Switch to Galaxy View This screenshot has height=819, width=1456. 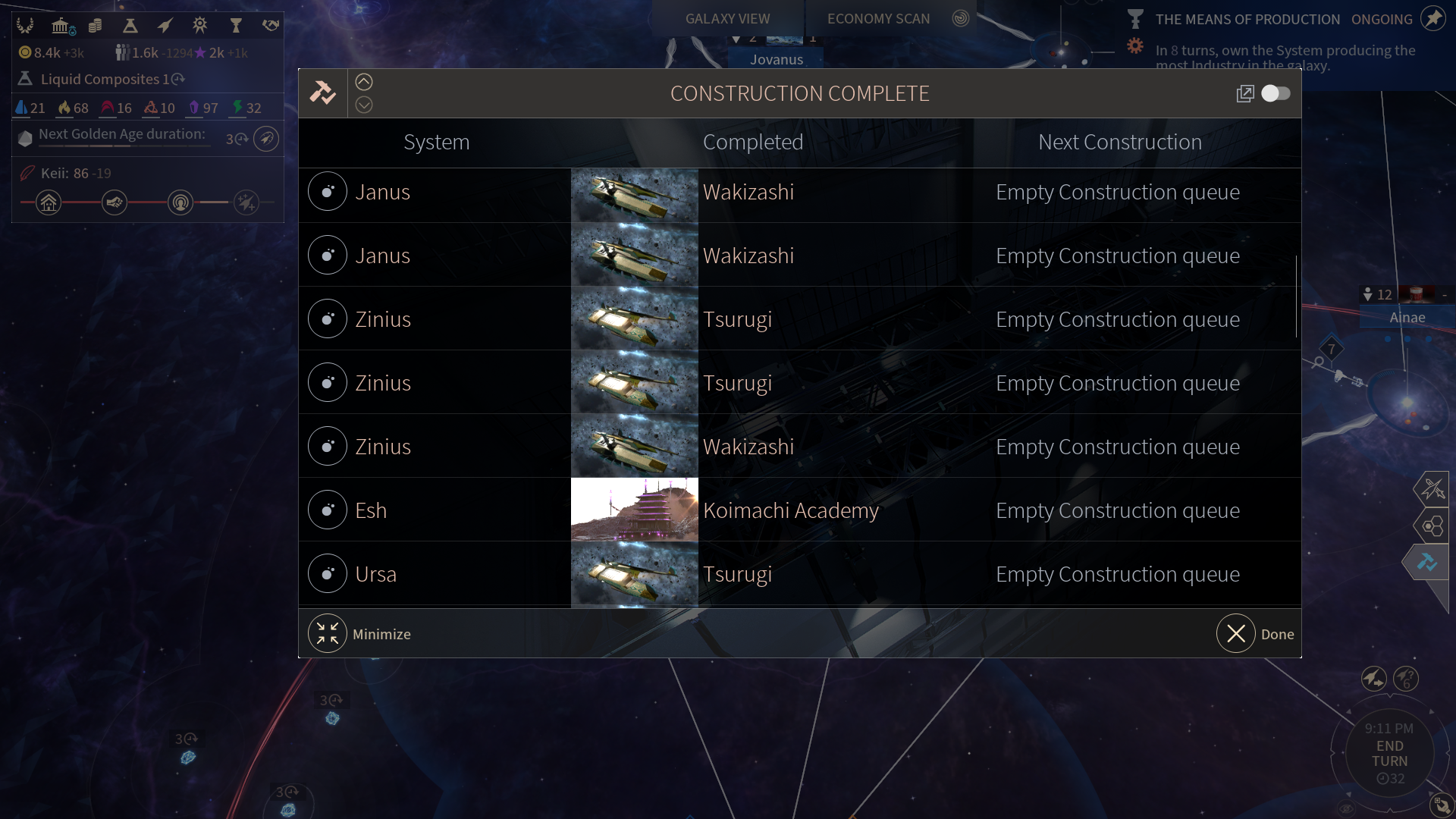point(727,19)
